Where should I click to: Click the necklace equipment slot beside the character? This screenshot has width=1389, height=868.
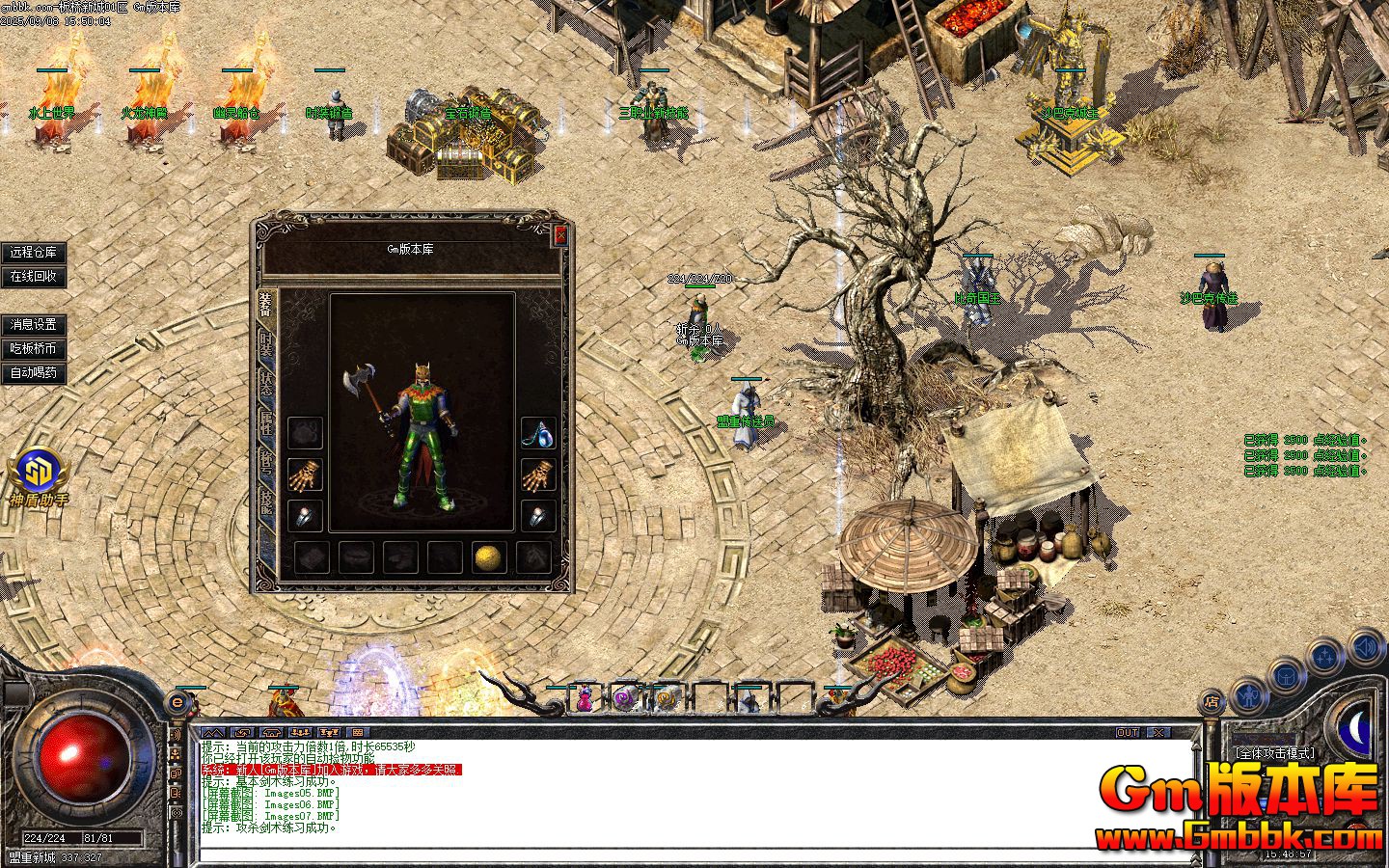coord(537,434)
